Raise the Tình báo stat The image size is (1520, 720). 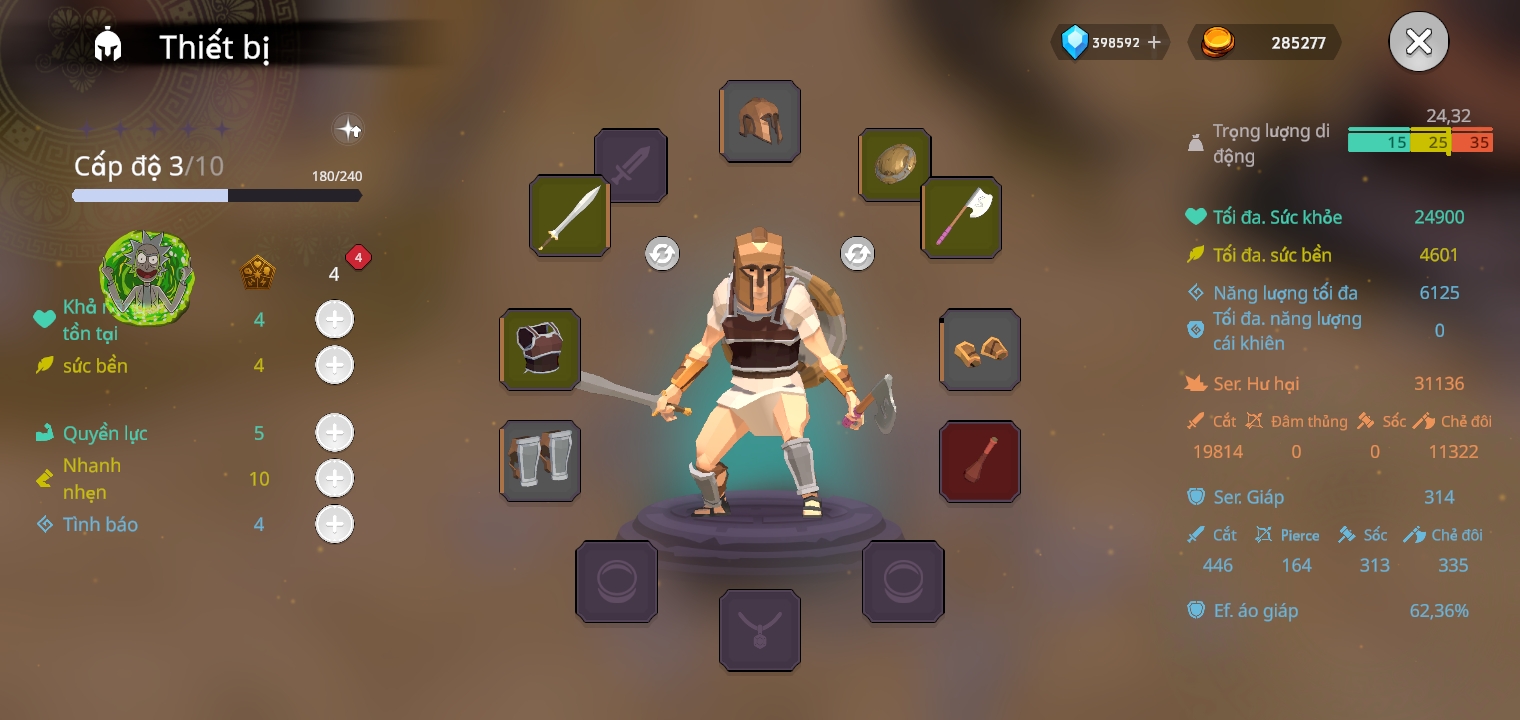click(334, 524)
